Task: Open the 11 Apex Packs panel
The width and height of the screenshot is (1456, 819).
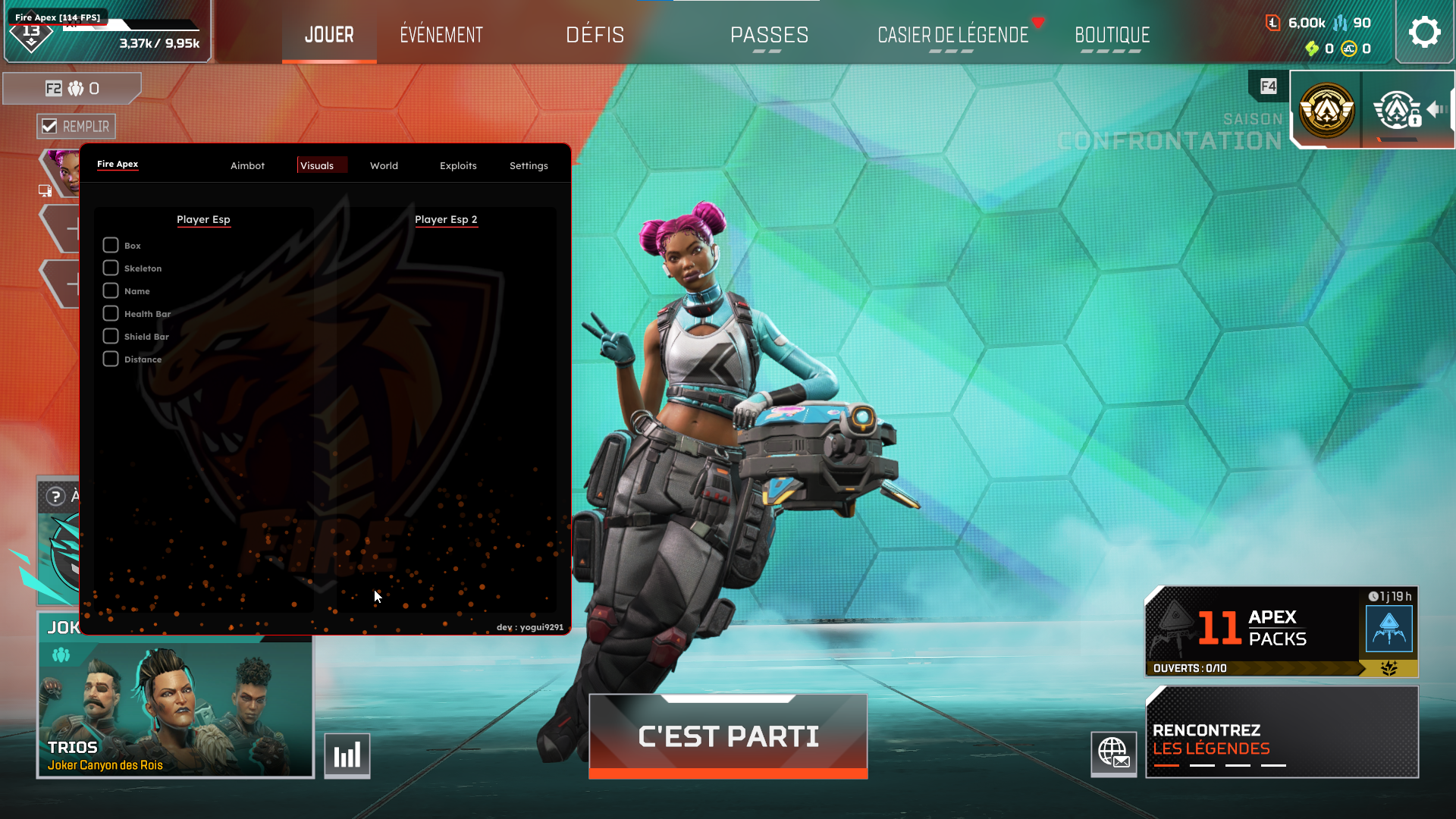Action: [1280, 631]
